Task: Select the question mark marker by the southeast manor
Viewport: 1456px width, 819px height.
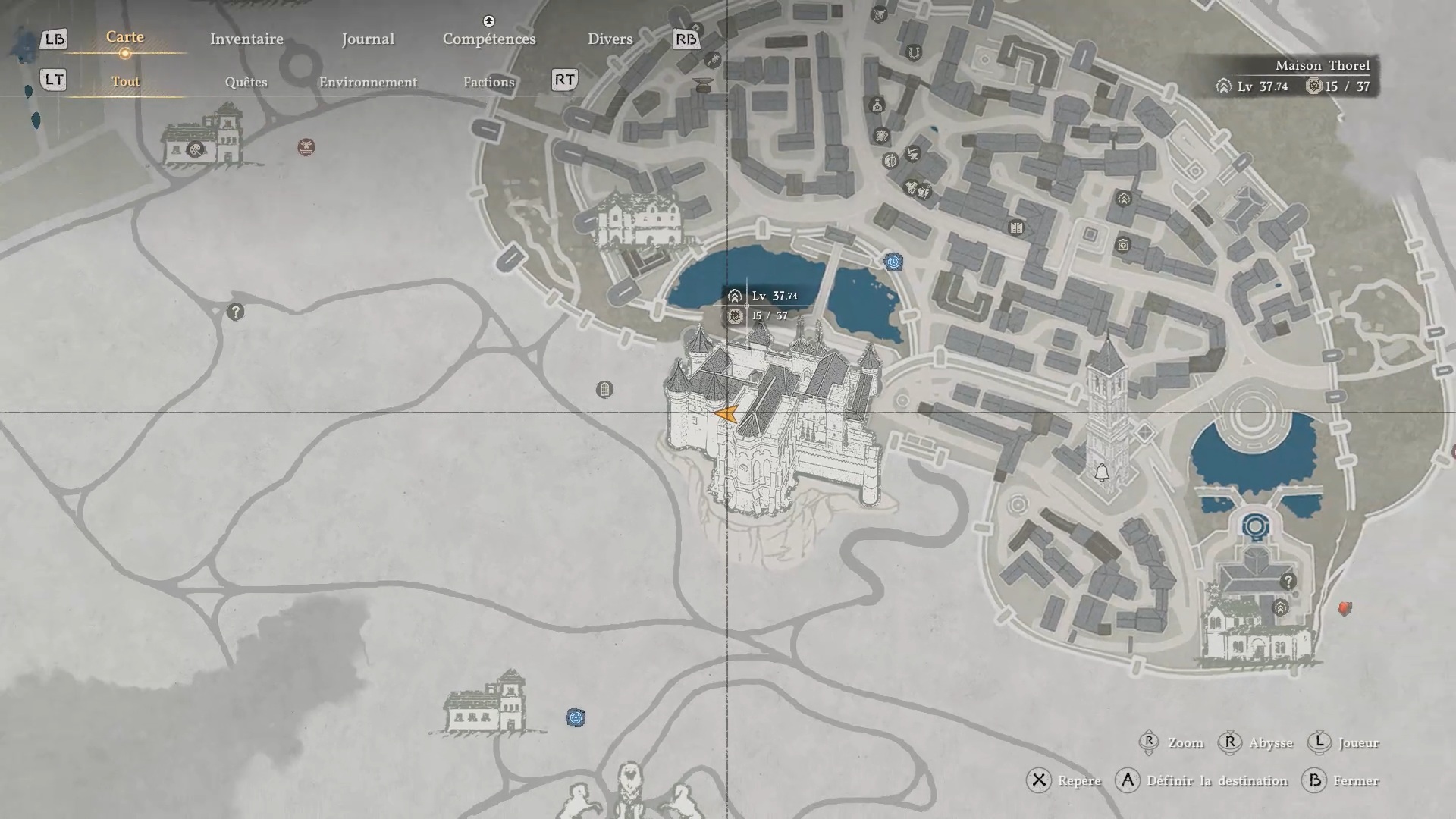Action: pos(1288,582)
